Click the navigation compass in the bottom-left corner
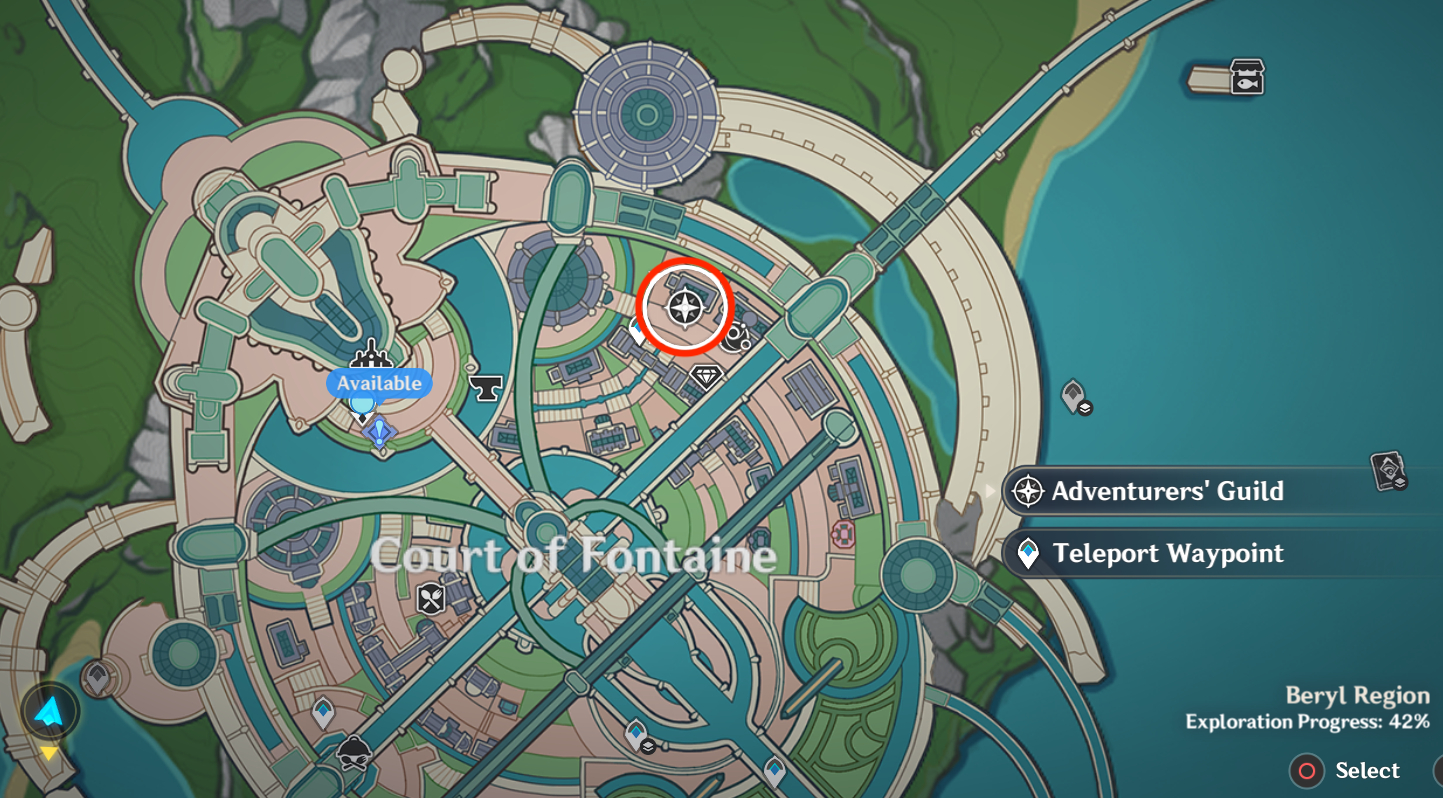The width and height of the screenshot is (1443, 798). [x=52, y=712]
